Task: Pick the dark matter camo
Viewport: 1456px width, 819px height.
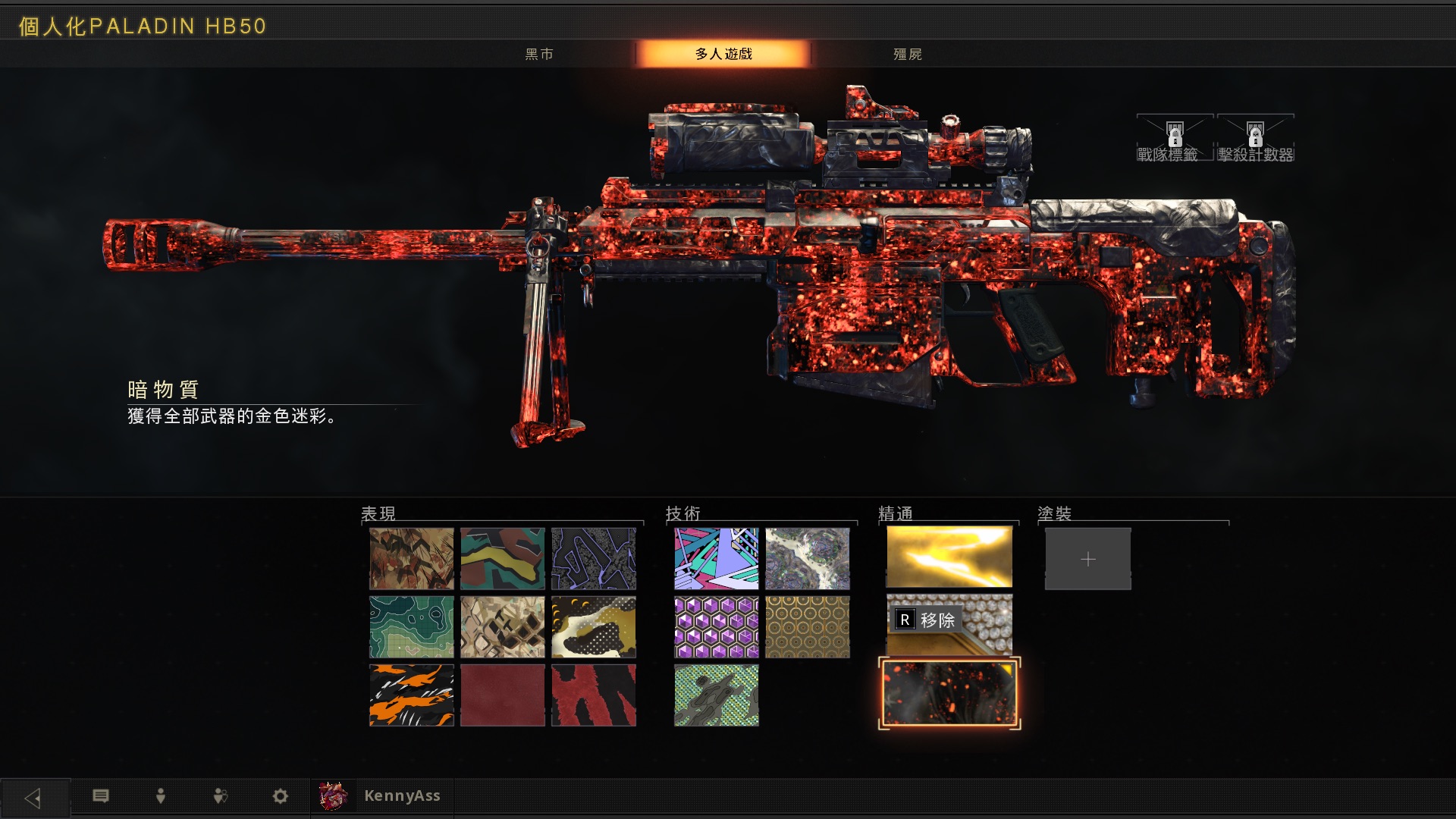Action: 949,694
